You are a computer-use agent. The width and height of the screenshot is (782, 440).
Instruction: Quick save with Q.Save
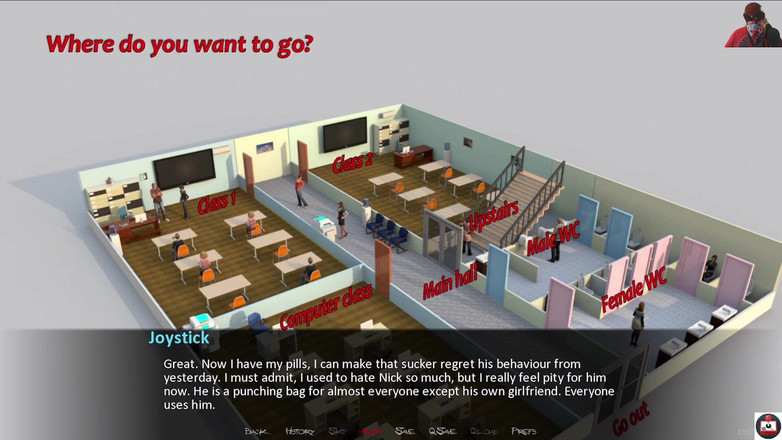(x=441, y=431)
